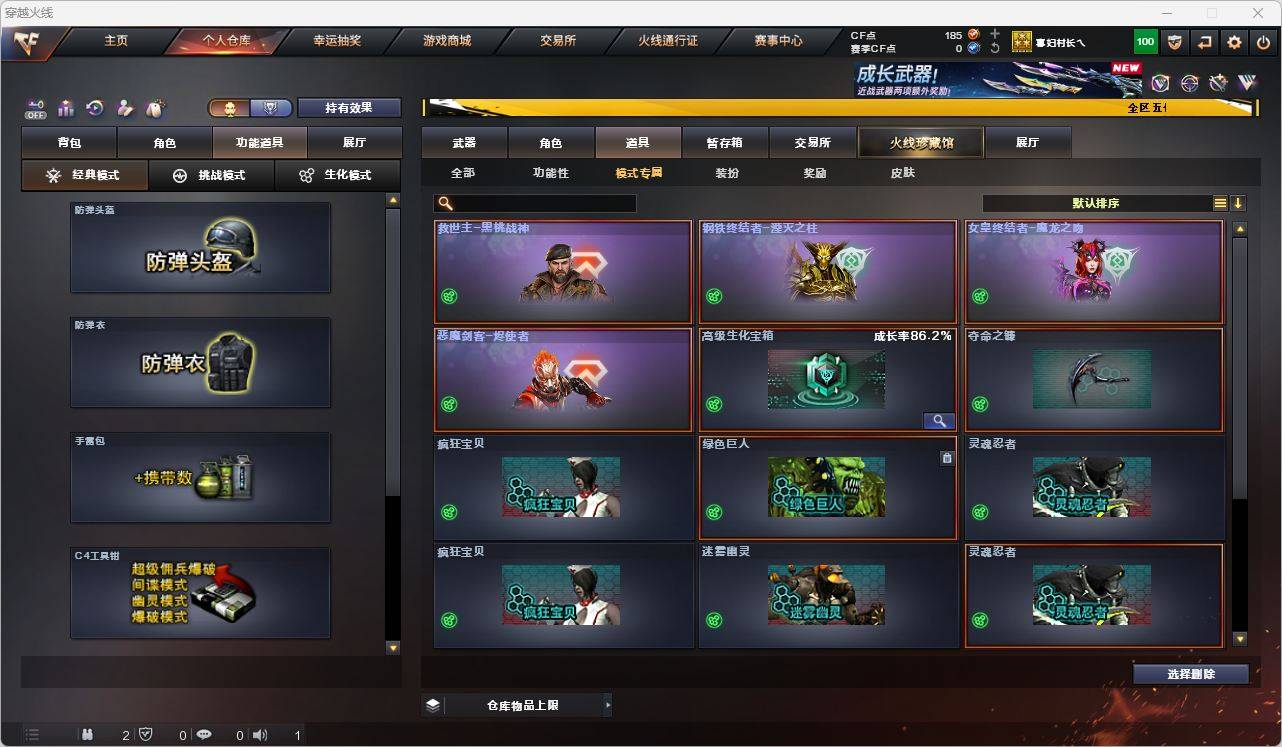Expand the 仓库物品上限 section via its arrow
1282x747 pixels.
607,704
